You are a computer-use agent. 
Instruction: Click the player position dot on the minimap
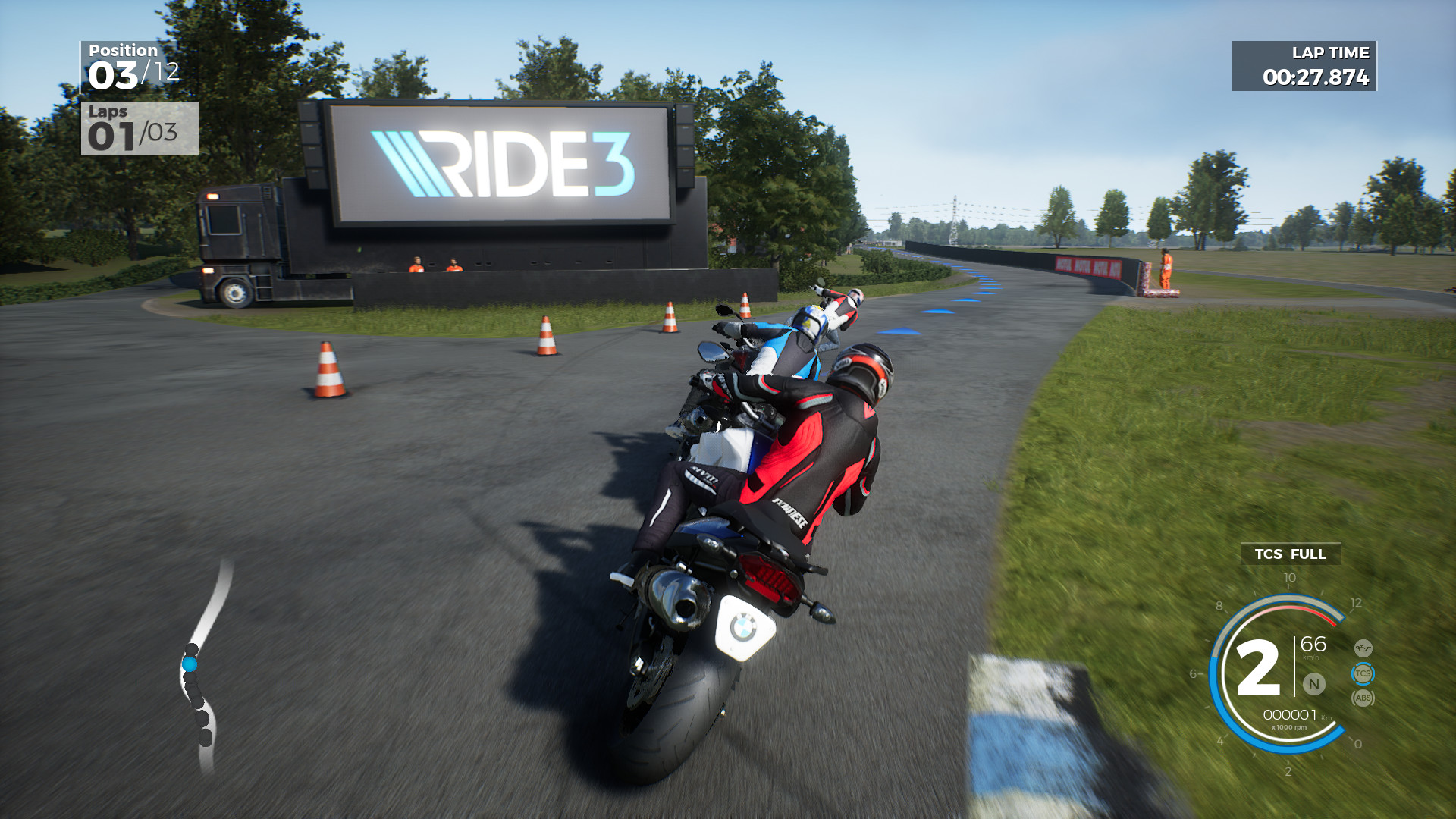192,662
